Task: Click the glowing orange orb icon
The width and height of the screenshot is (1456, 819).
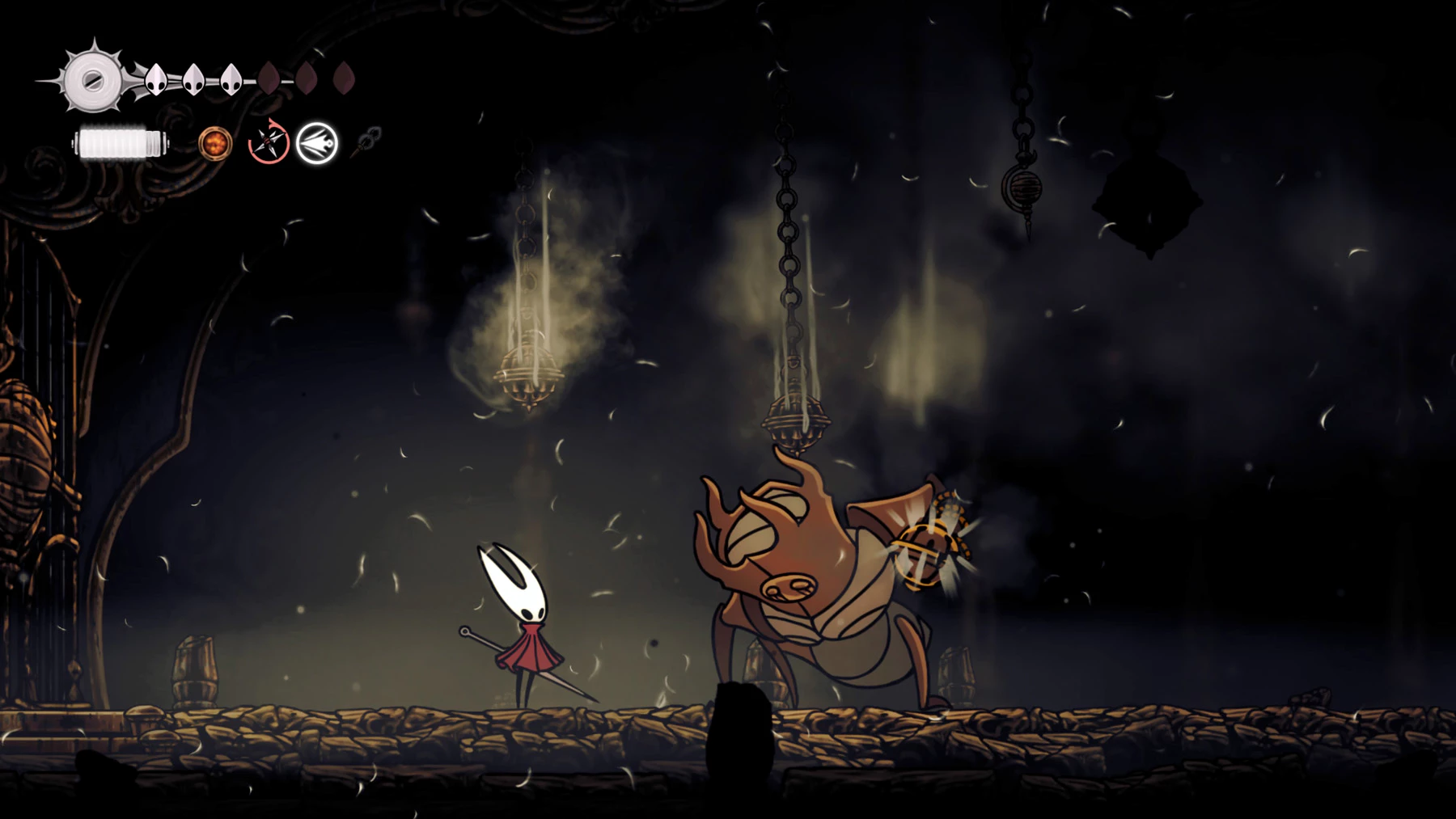Action: coord(215,144)
